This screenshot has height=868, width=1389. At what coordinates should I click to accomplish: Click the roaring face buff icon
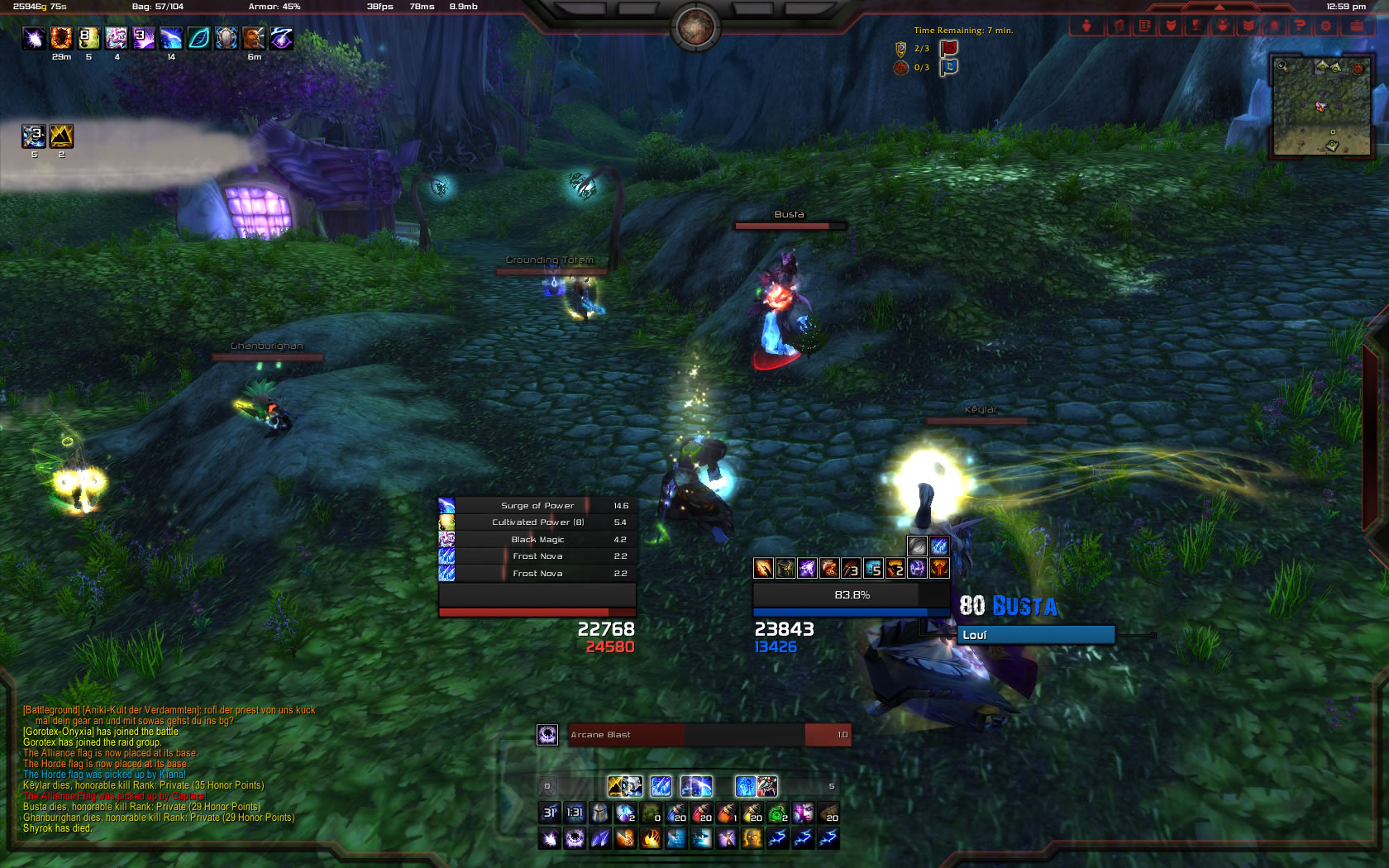click(x=254, y=38)
